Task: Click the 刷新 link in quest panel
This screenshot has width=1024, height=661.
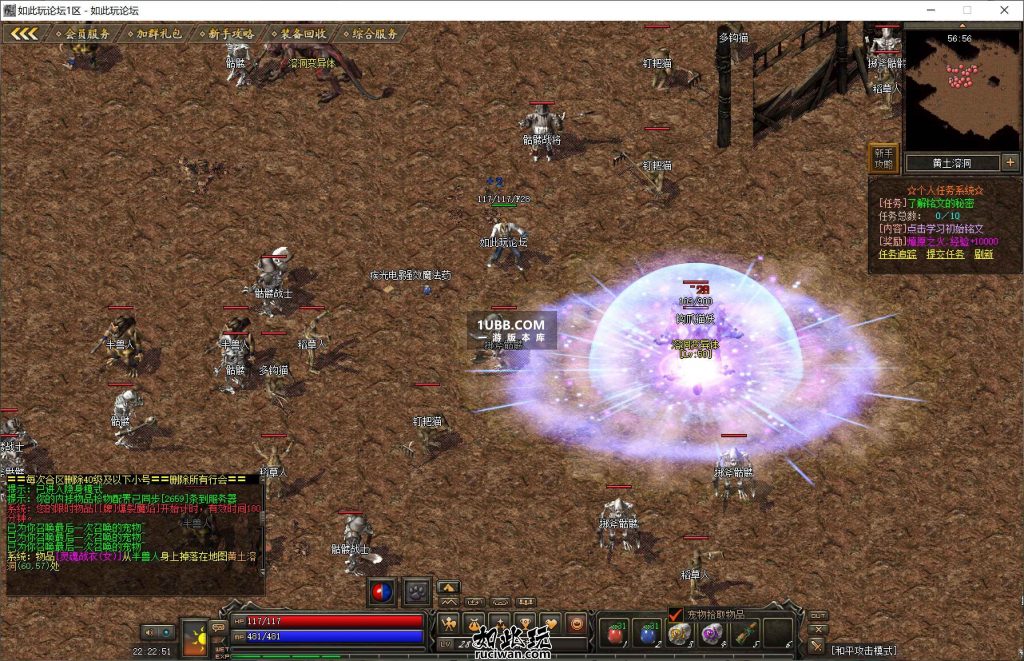Action: pos(983,254)
